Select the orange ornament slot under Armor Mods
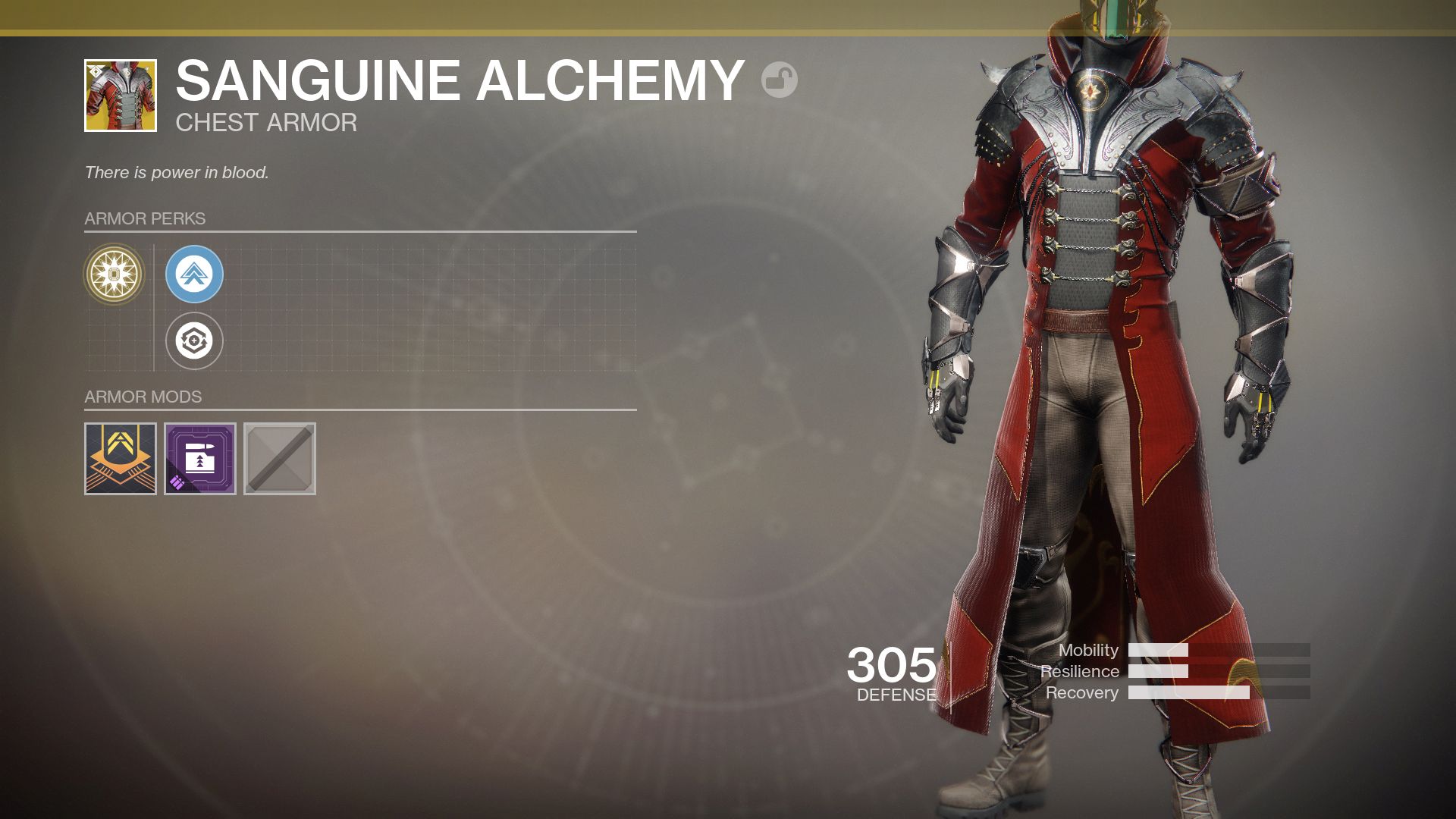This screenshot has height=819, width=1456. point(119,459)
